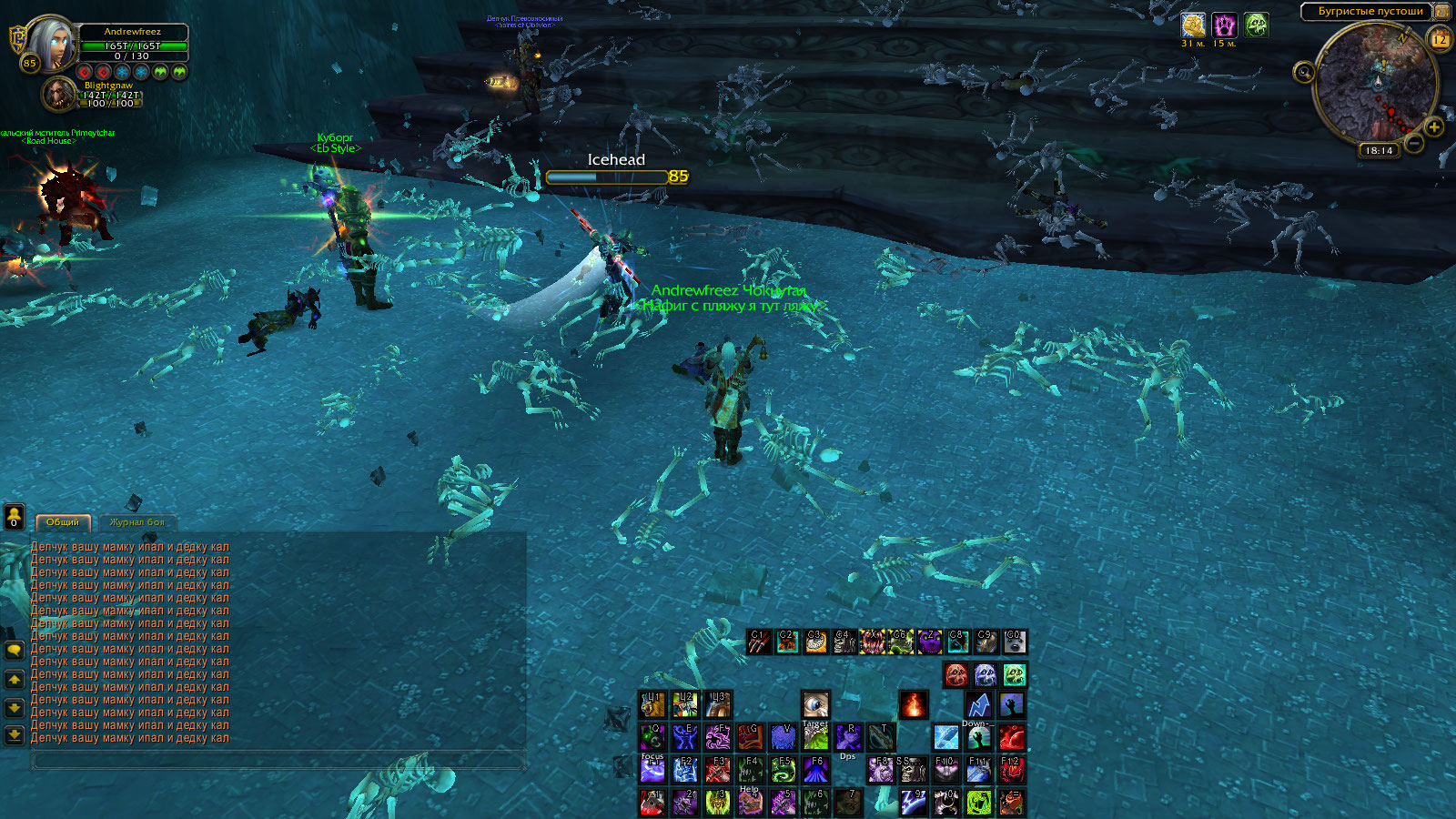Activate the blue lightning arrow ability
The height and width of the screenshot is (819, 1456).
(978, 704)
